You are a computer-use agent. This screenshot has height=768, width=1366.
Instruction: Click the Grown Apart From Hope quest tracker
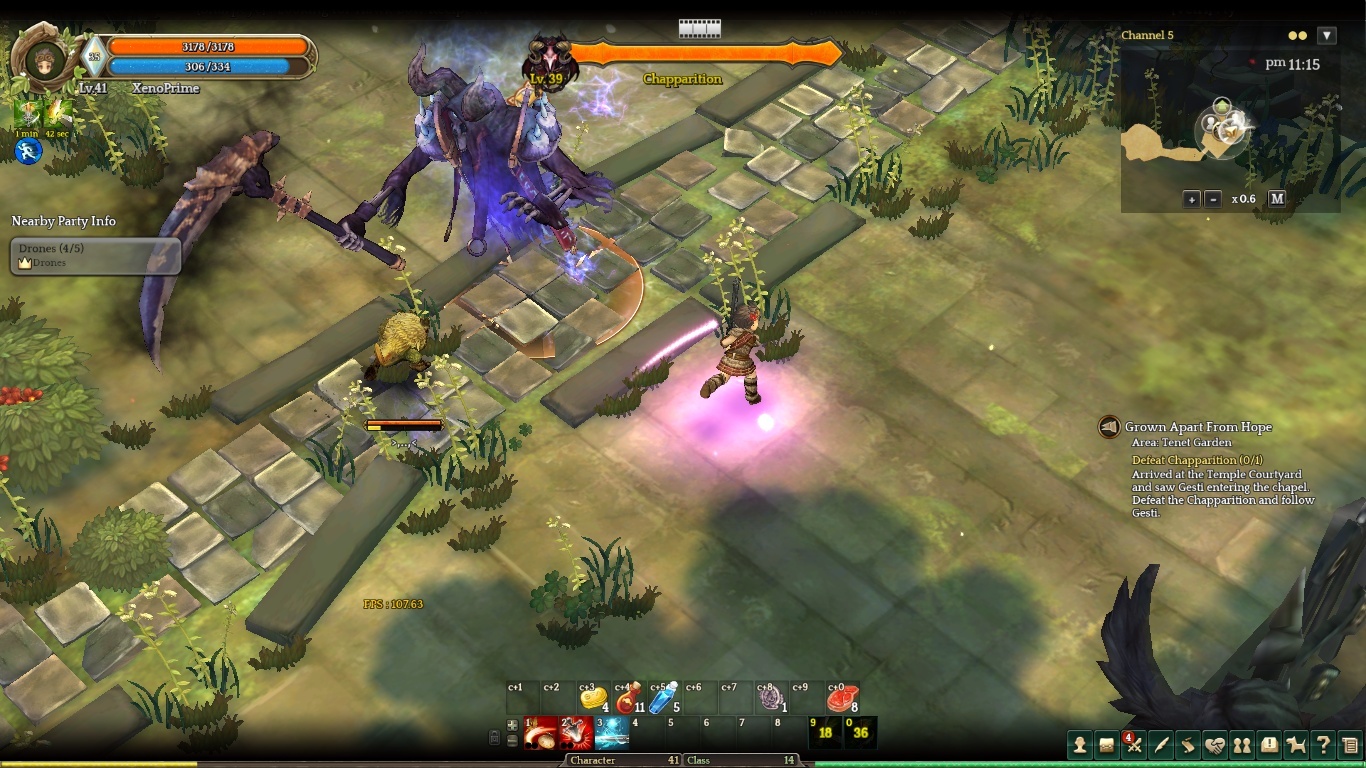(1198, 427)
